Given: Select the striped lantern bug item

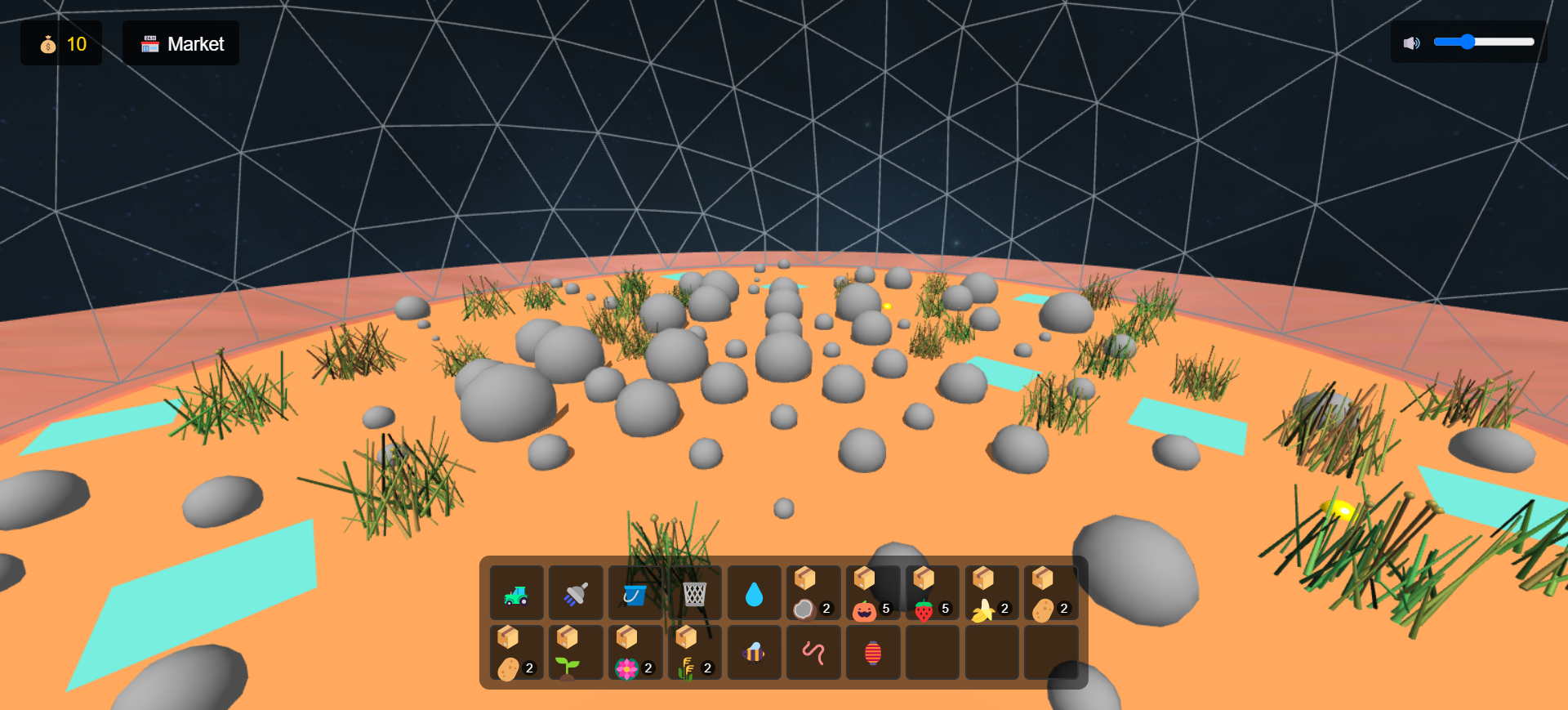Looking at the screenshot, I should (873, 652).
